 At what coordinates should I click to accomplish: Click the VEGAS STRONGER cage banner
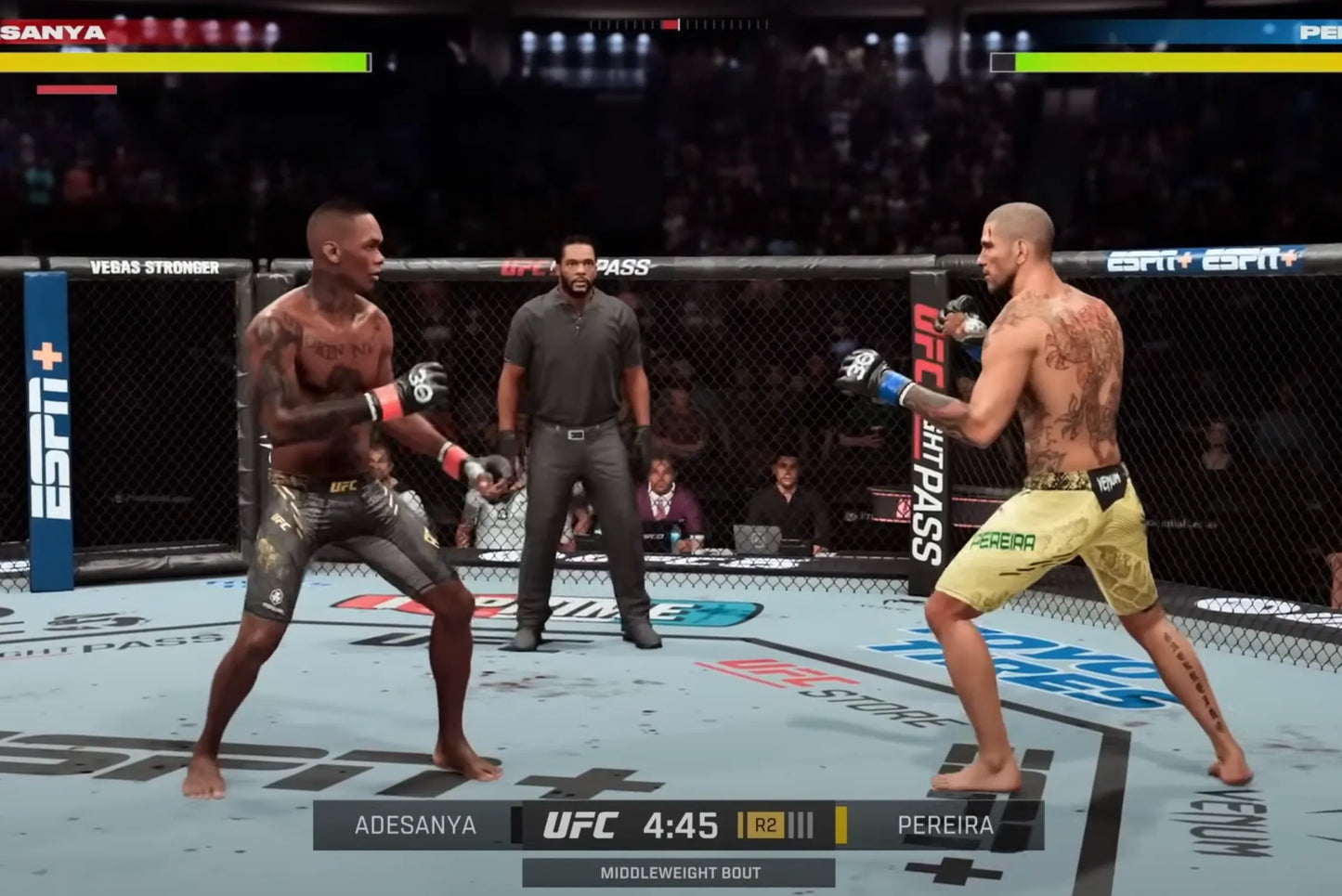pos(153,265)
